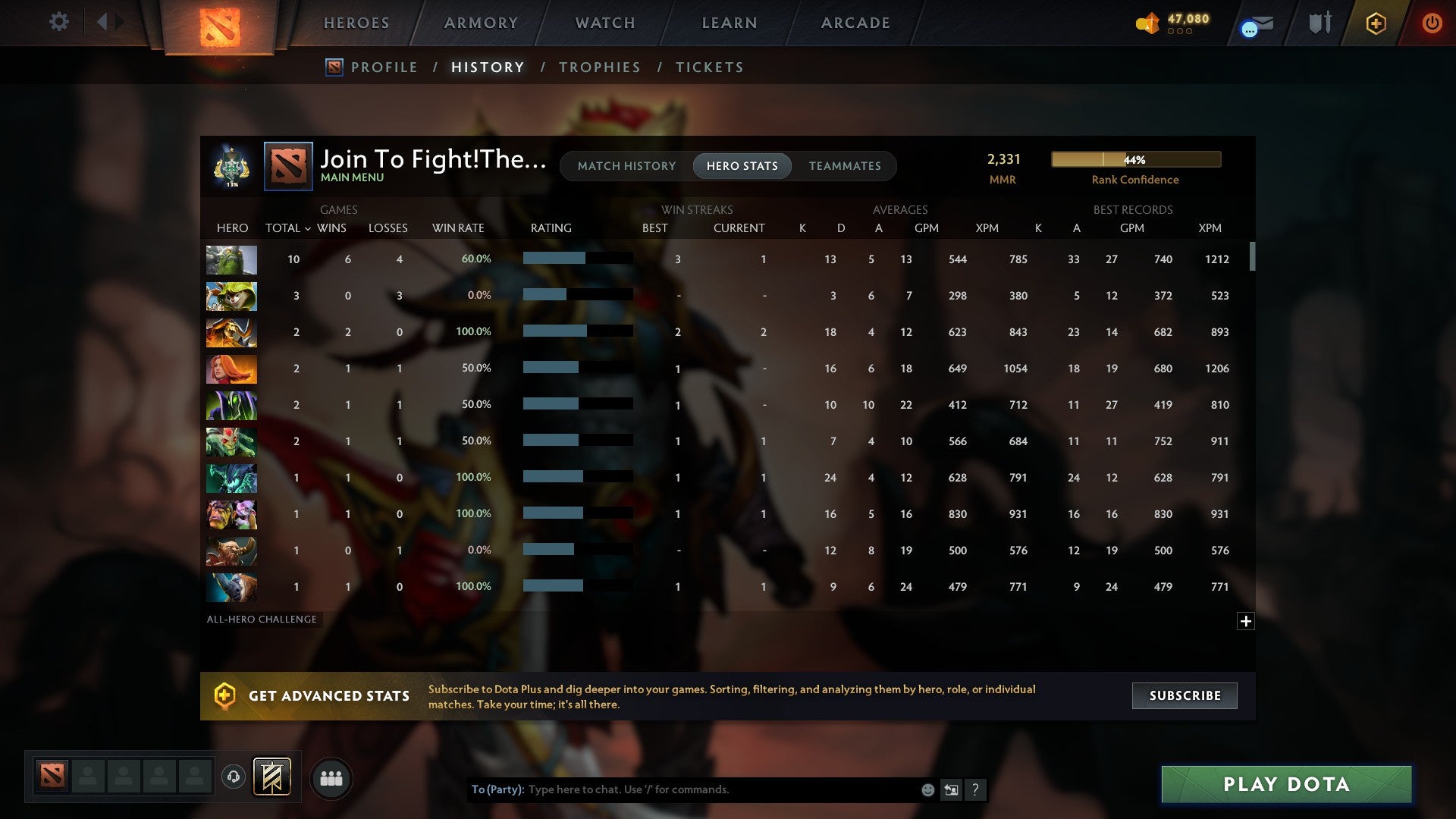Switch to the MATCH HISTORY tab
1456x819 pixels.
tap(626, 166)
